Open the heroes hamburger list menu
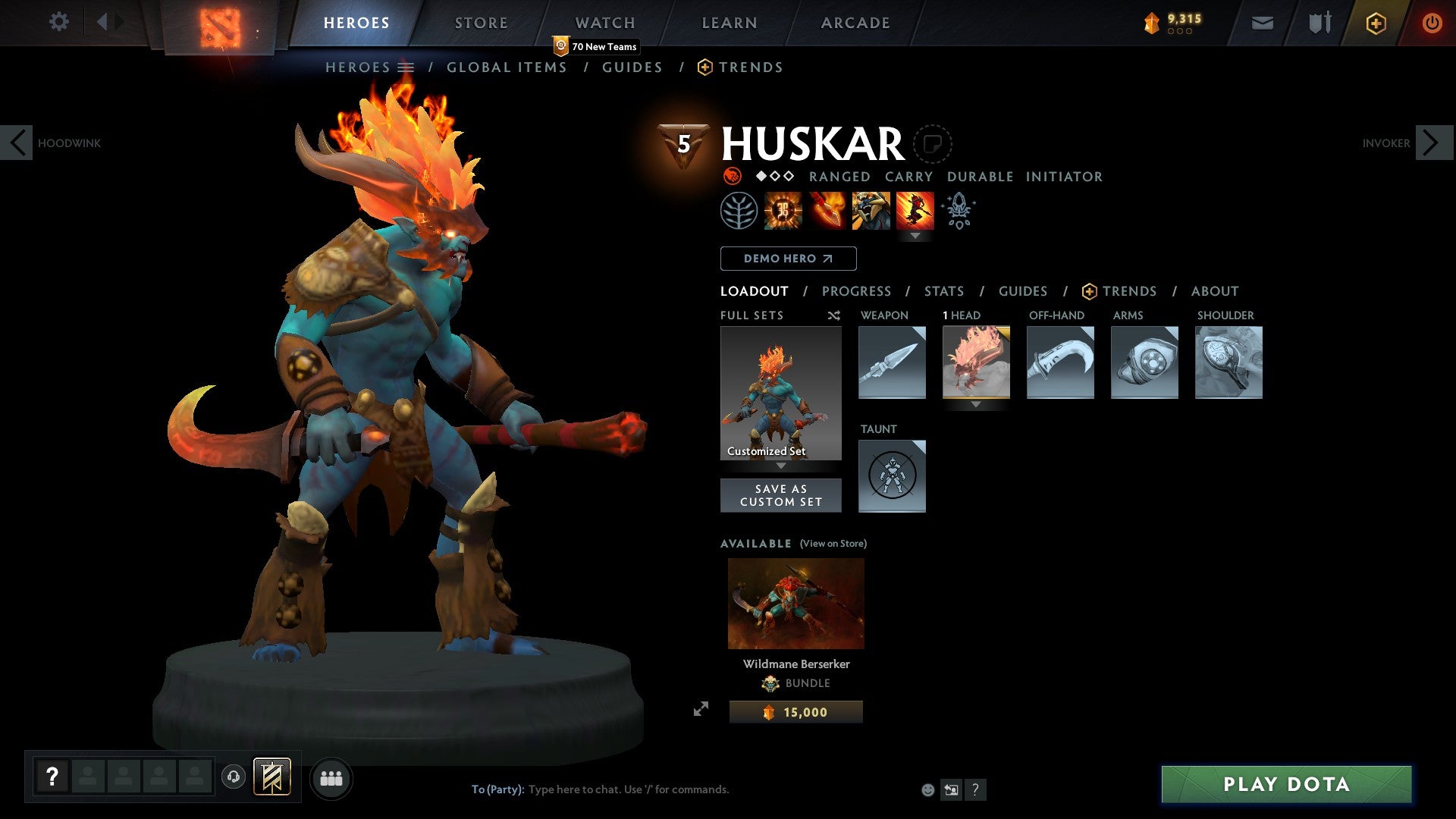The width and height of the screenshot is (1456, 819). (405, 67)
